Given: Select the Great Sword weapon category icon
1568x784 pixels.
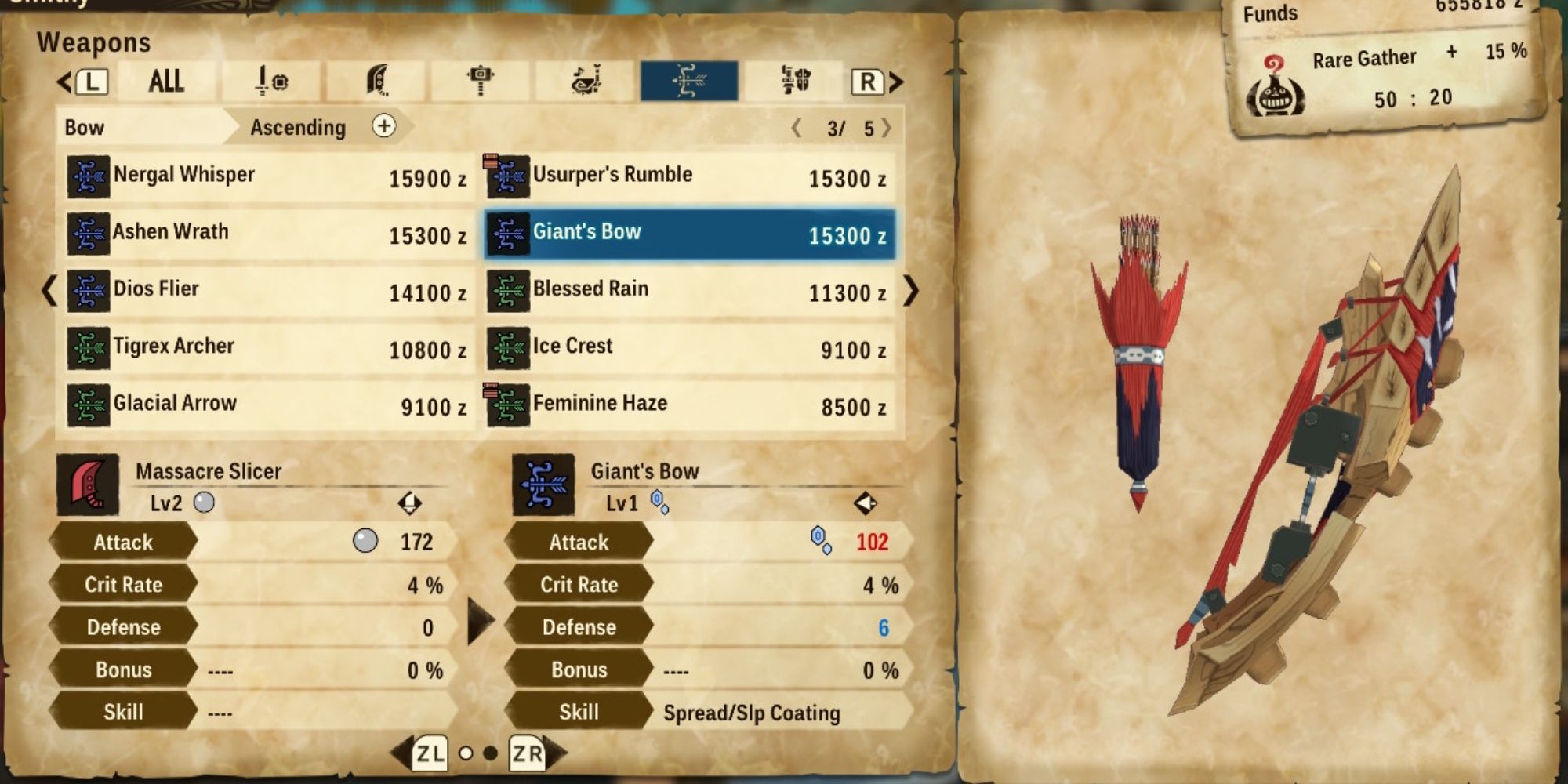Looking at the screenshot, I should click(x=375, y=80).
